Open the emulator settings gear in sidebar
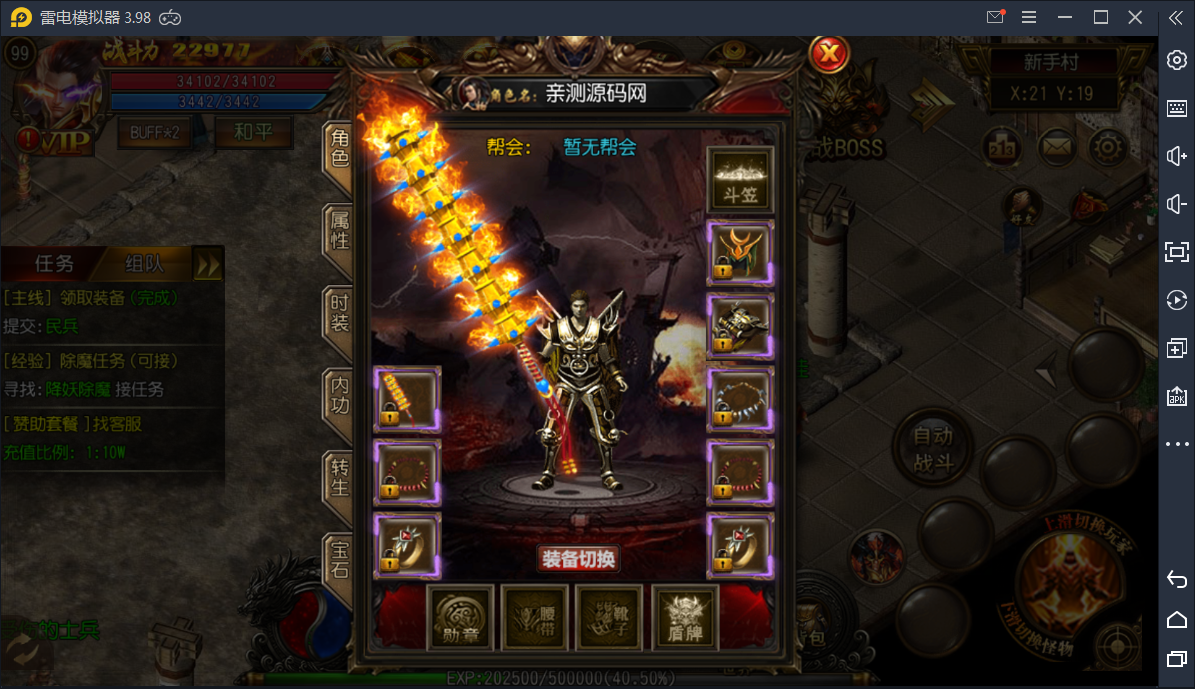1195x689 pixels. pos(1177,60)
